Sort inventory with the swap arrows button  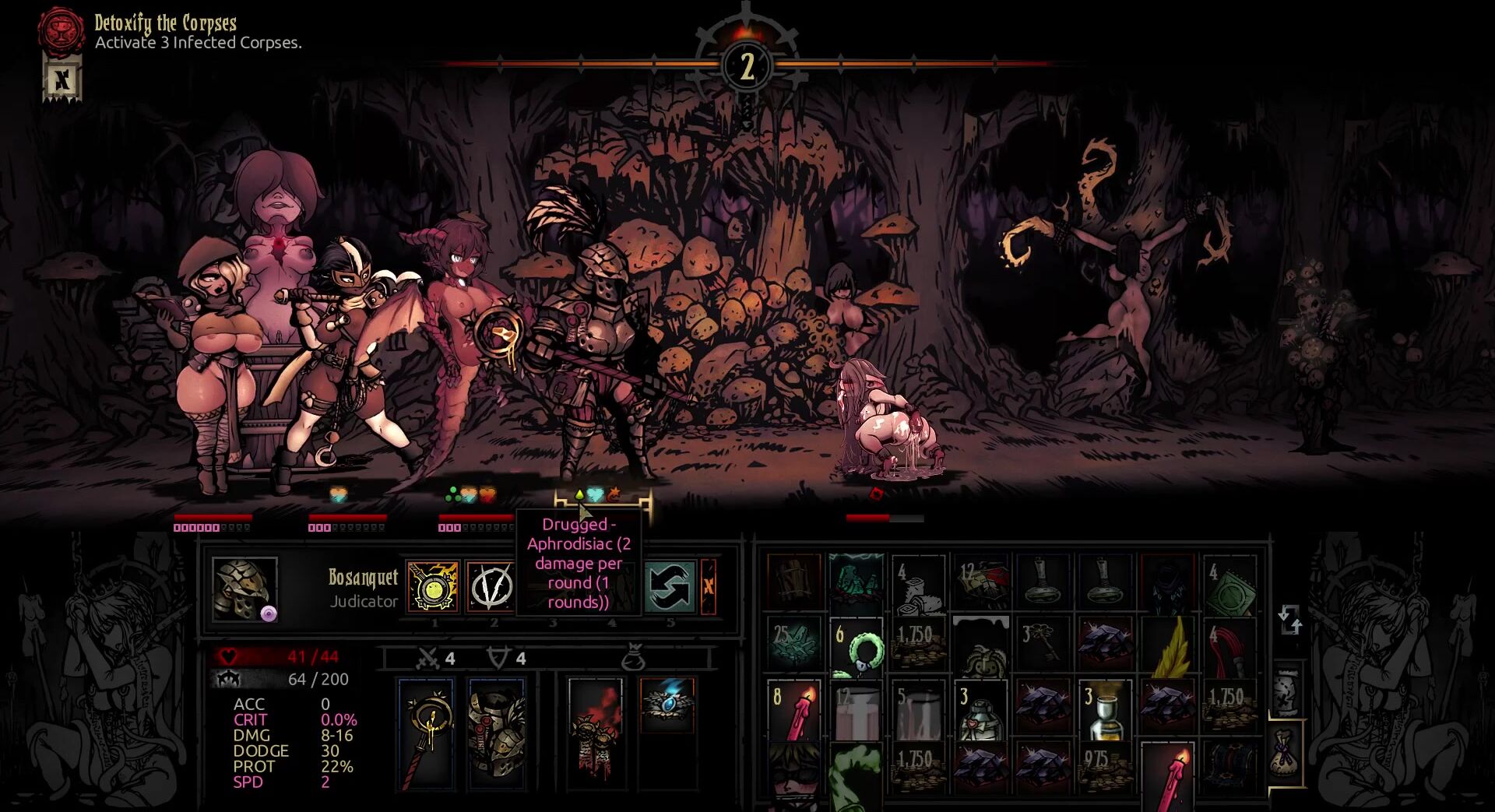point(1289,620)
